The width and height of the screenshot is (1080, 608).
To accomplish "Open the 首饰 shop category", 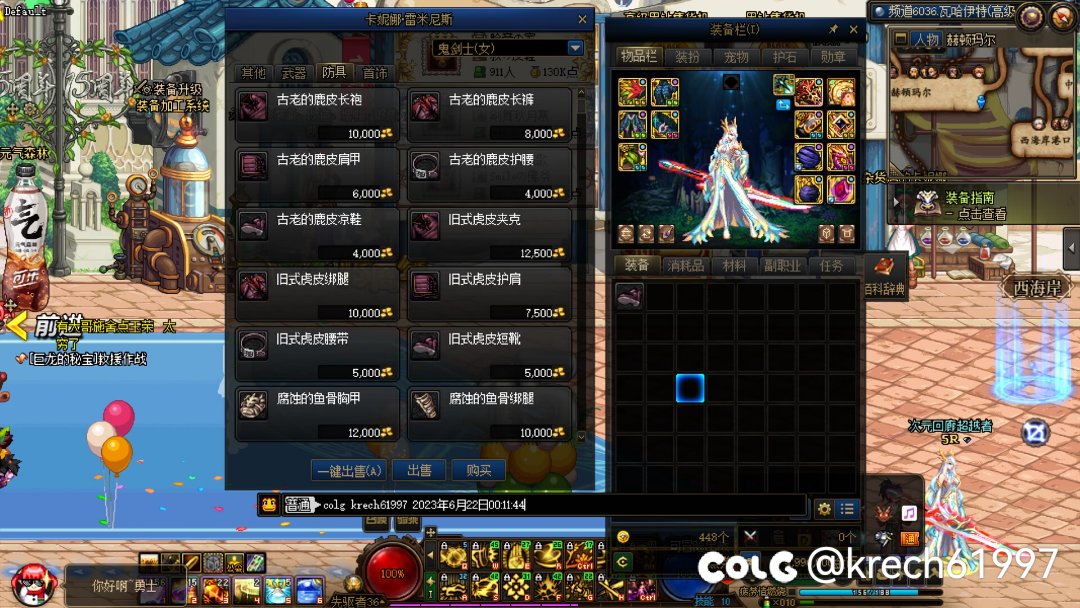I will tap(375, 73).
